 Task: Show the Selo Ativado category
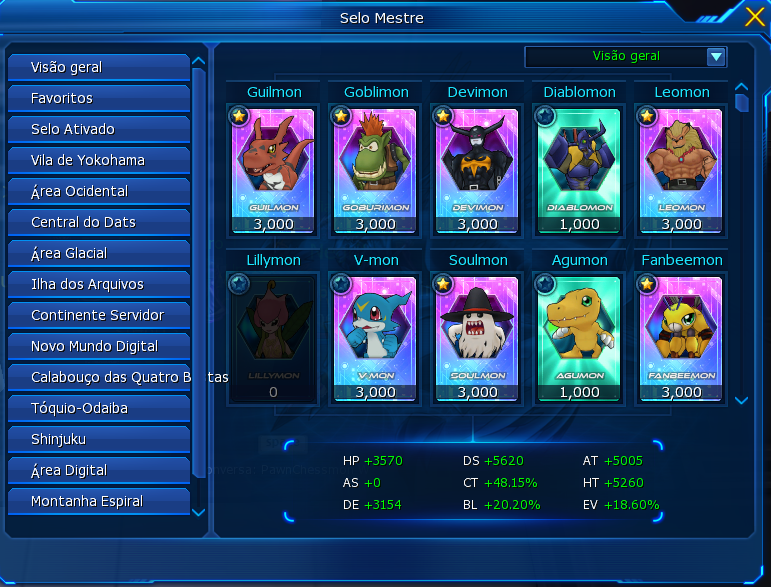[x=98, y=130]
